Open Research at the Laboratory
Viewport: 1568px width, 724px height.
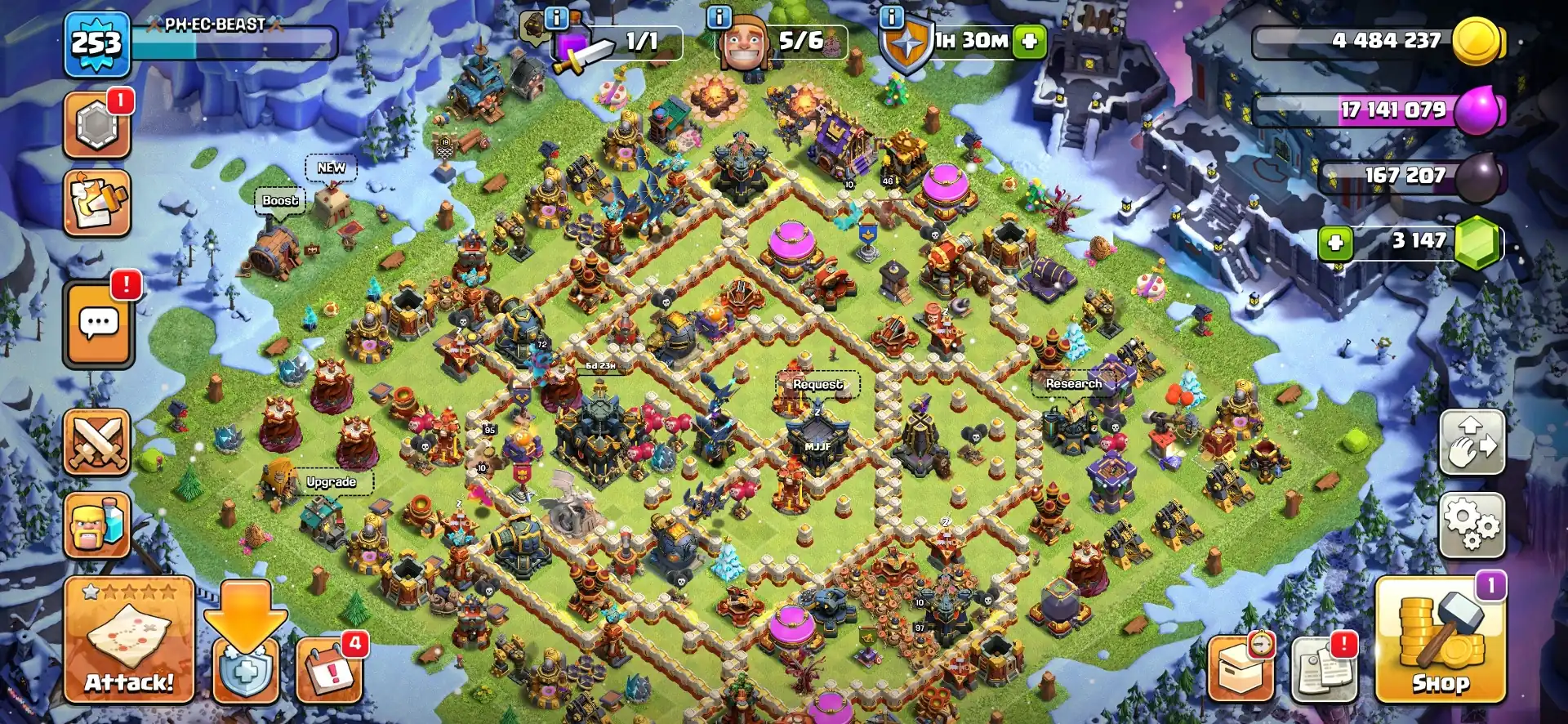1072,382
